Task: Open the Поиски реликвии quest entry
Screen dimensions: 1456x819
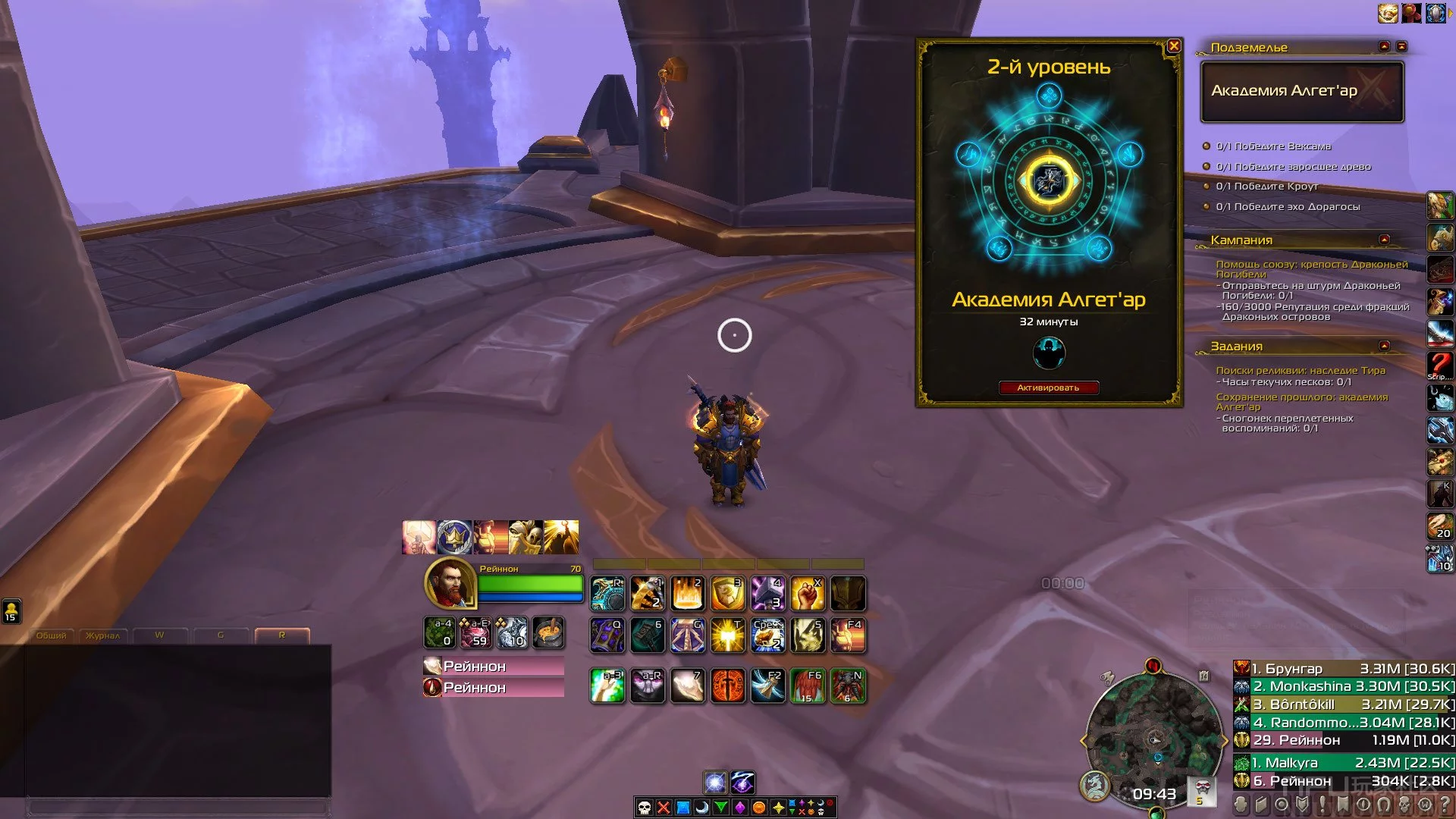Action: tap(1300, 370)
